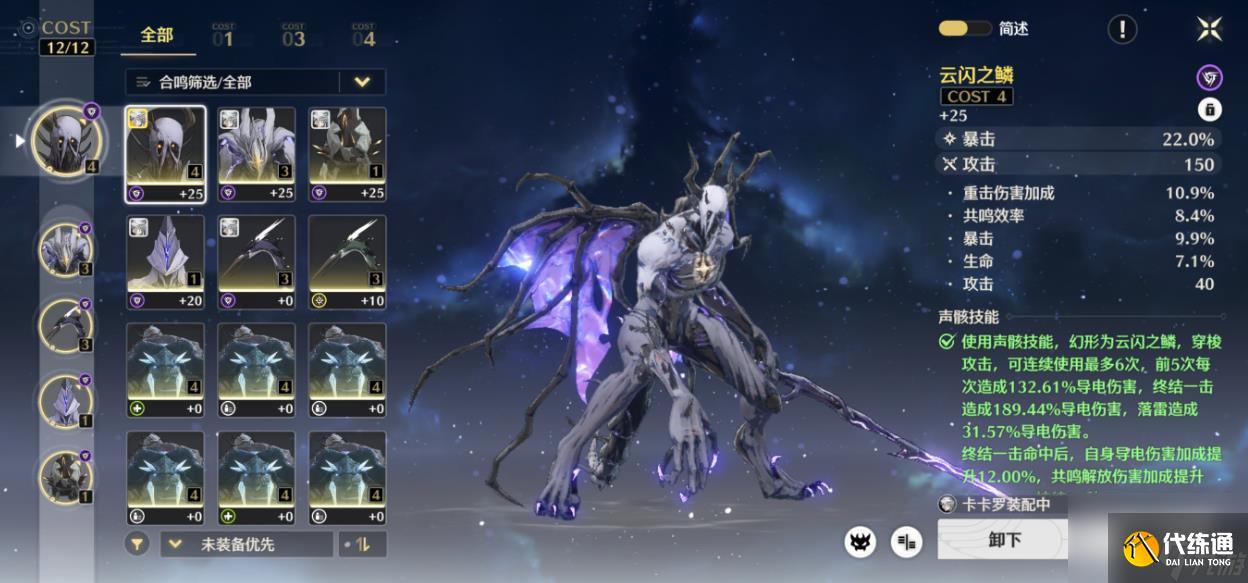Viewport: 1248px width, 583px height.
Task: Show the COST 03 echoes tab
Action: pos(293,37)
